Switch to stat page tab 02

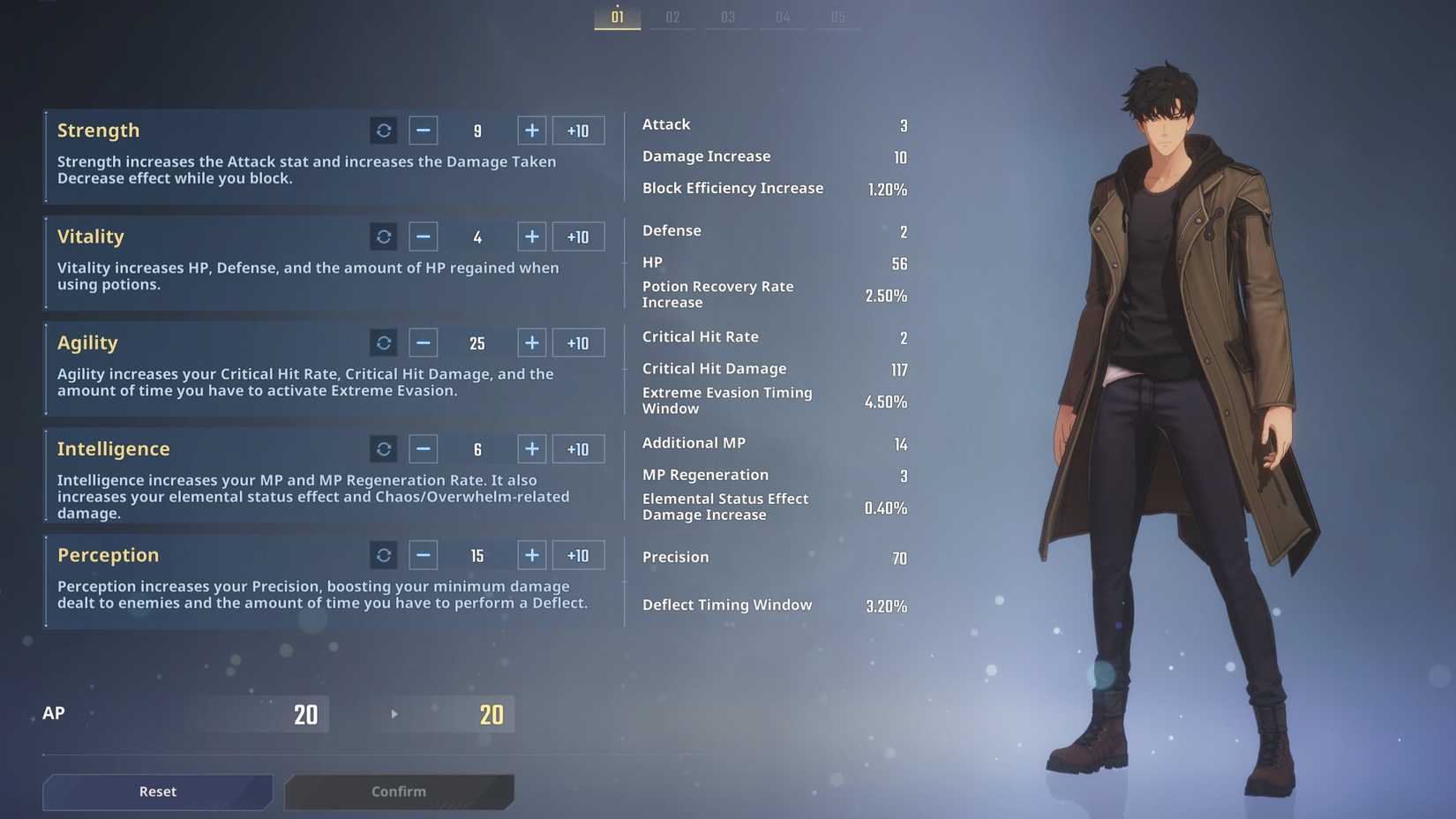point(672,16)
